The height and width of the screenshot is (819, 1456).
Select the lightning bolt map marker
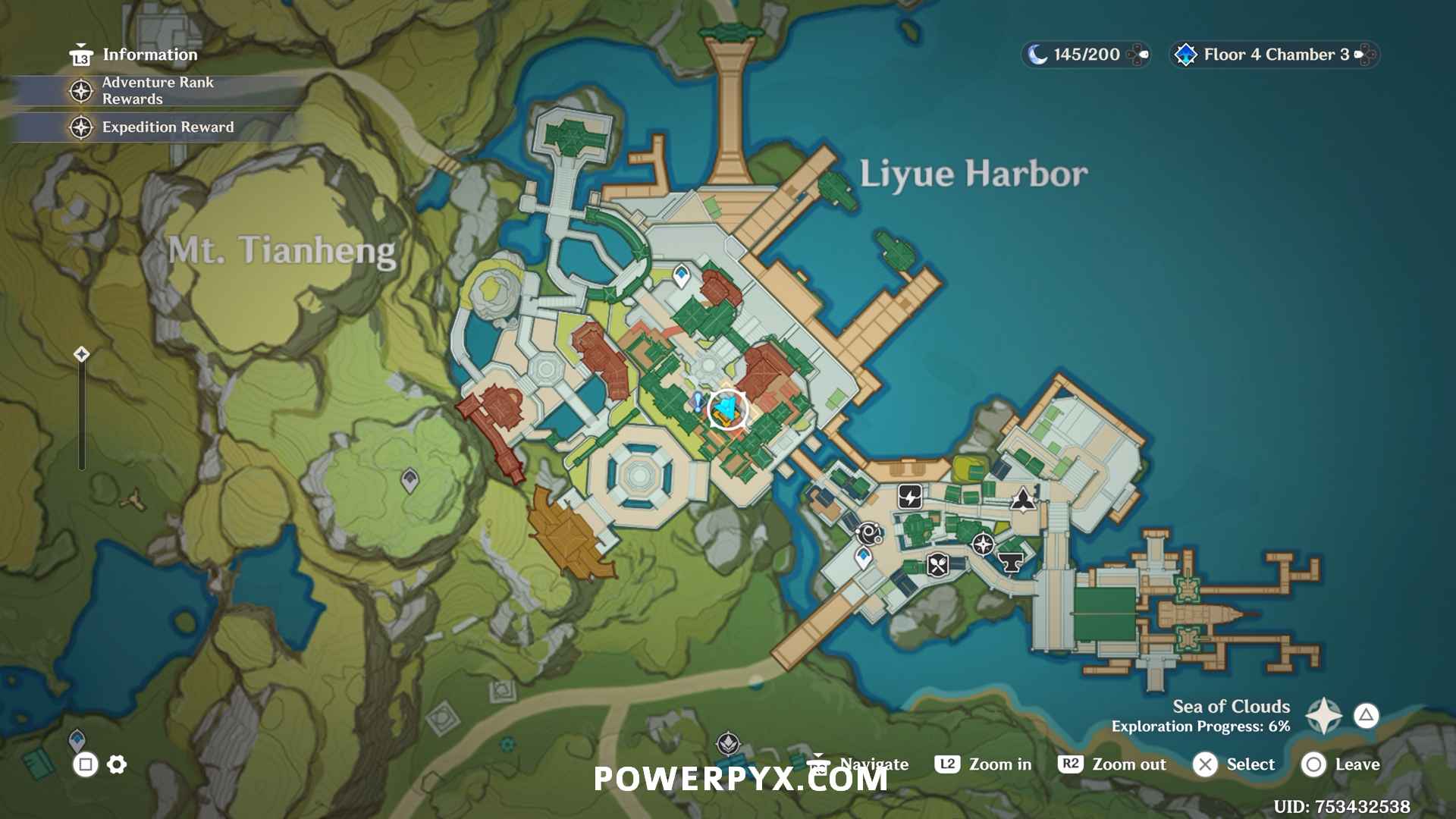click(910, 497)
